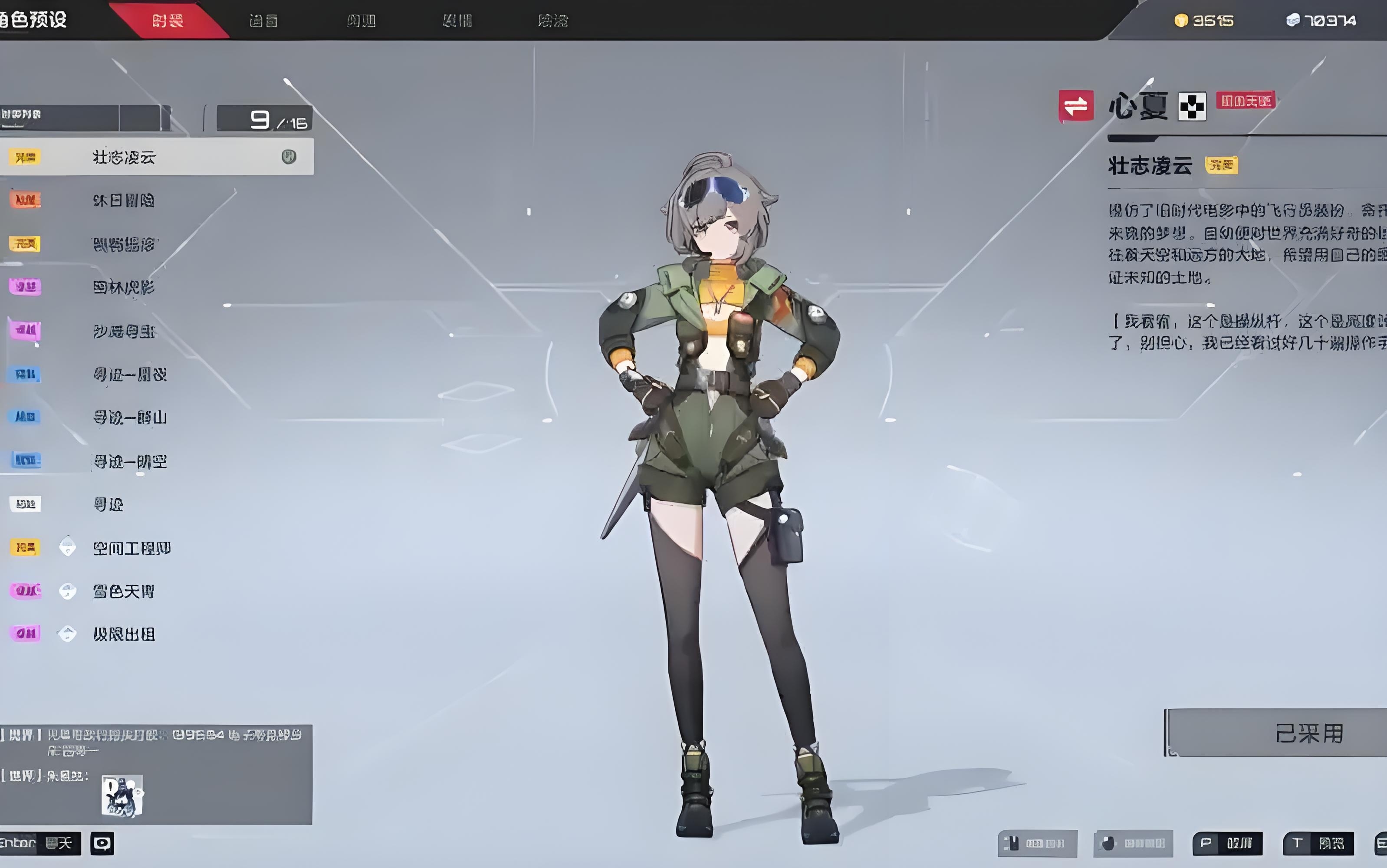Open the third tab in the top bar

click(361, 21)
